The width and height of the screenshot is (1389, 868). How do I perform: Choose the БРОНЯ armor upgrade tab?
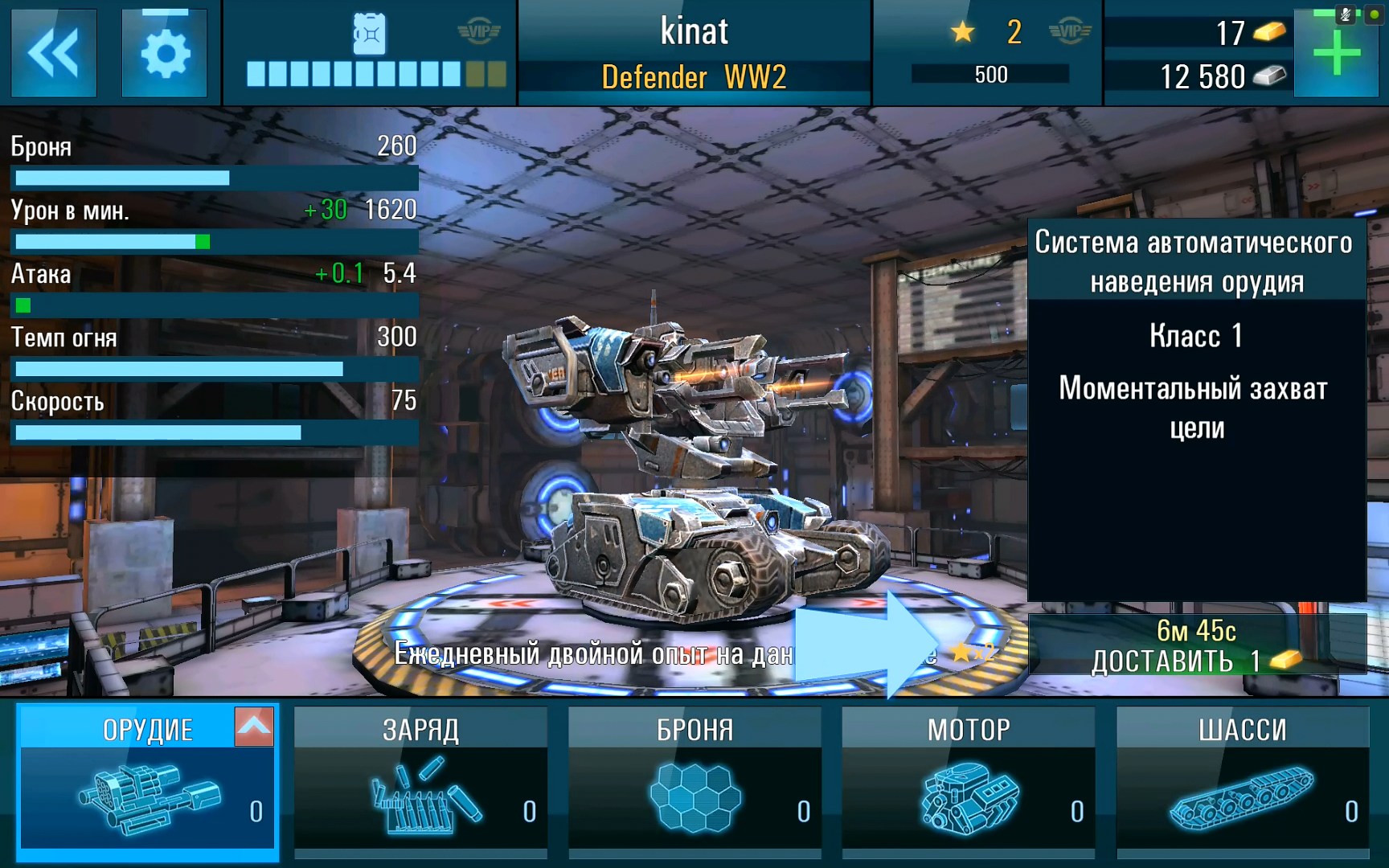click(694, 781)
